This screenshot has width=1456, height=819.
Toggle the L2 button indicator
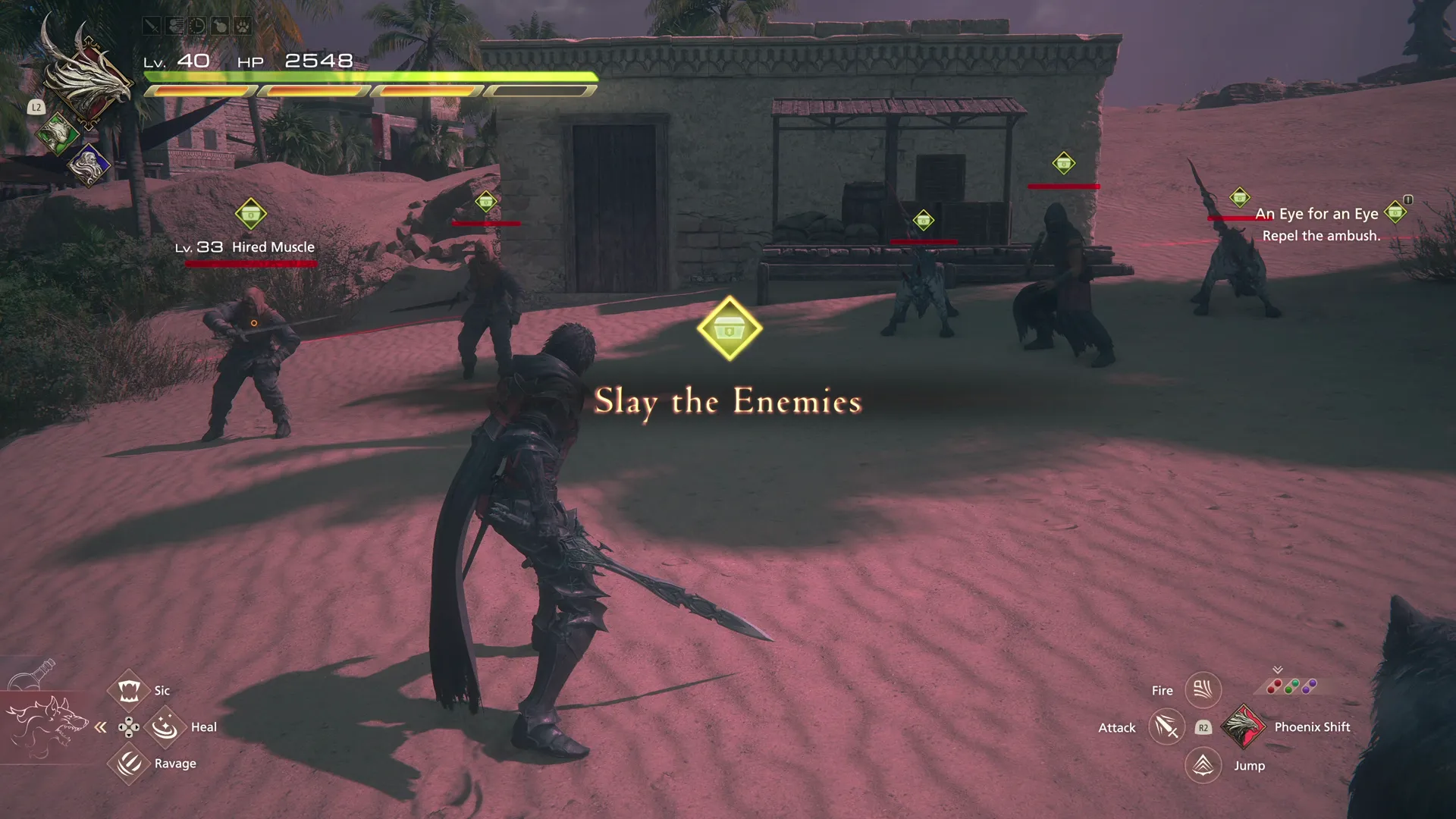point(36,107)
